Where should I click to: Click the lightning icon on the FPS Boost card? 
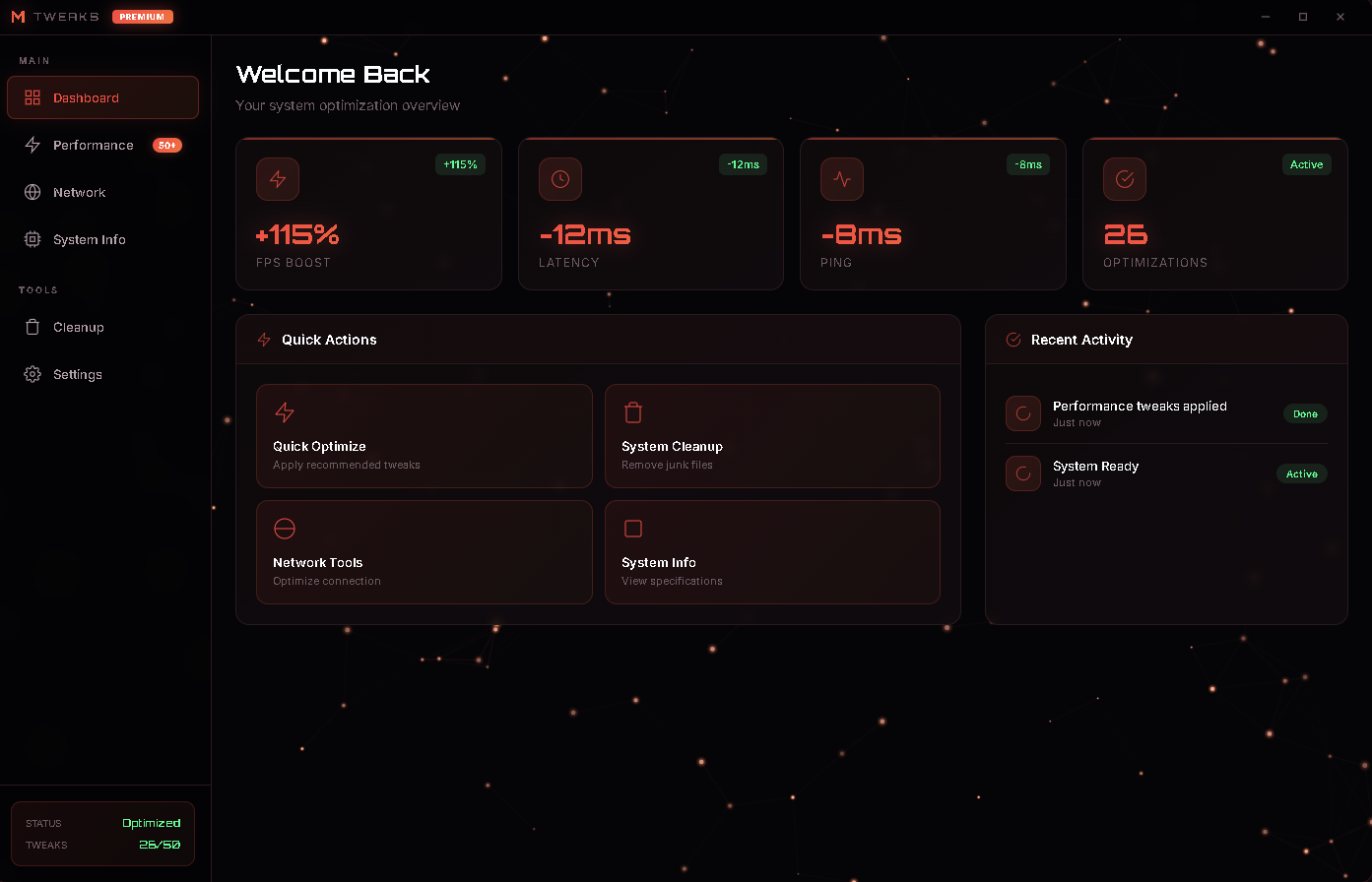[x=277, y=179]
